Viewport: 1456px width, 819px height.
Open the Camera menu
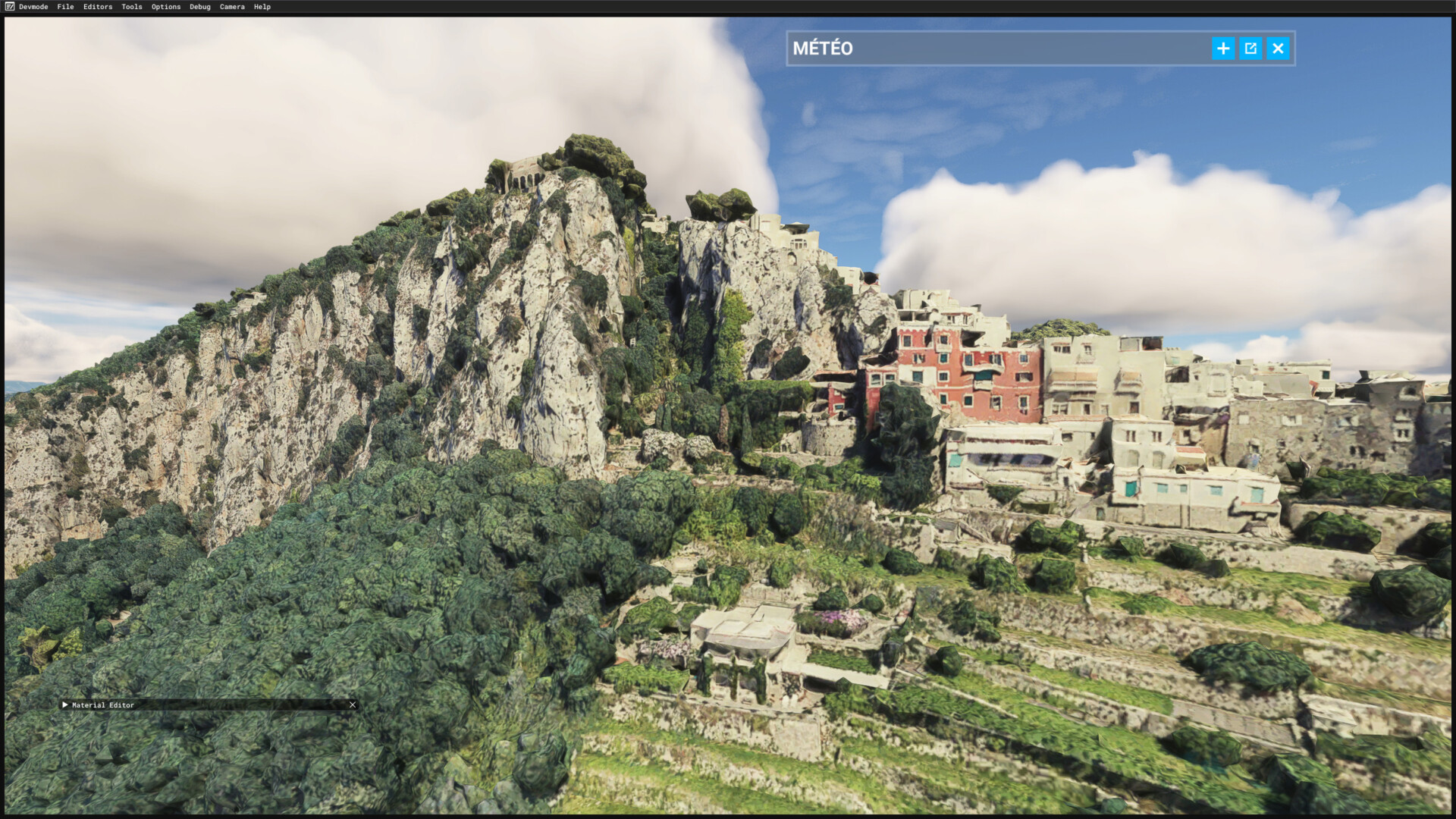tap(232, 7)
